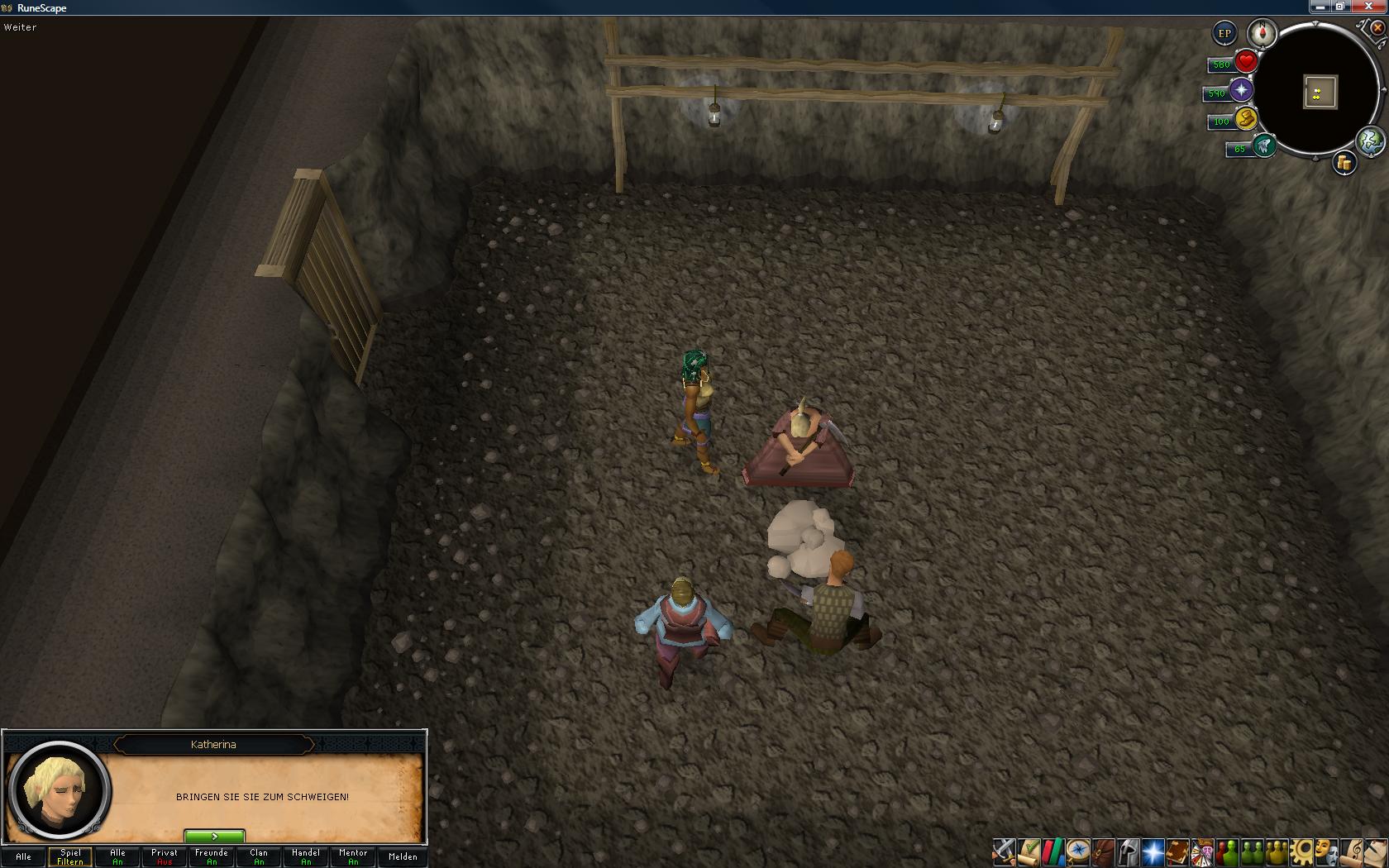Click the orange X logout button

tap(1377, 27)
